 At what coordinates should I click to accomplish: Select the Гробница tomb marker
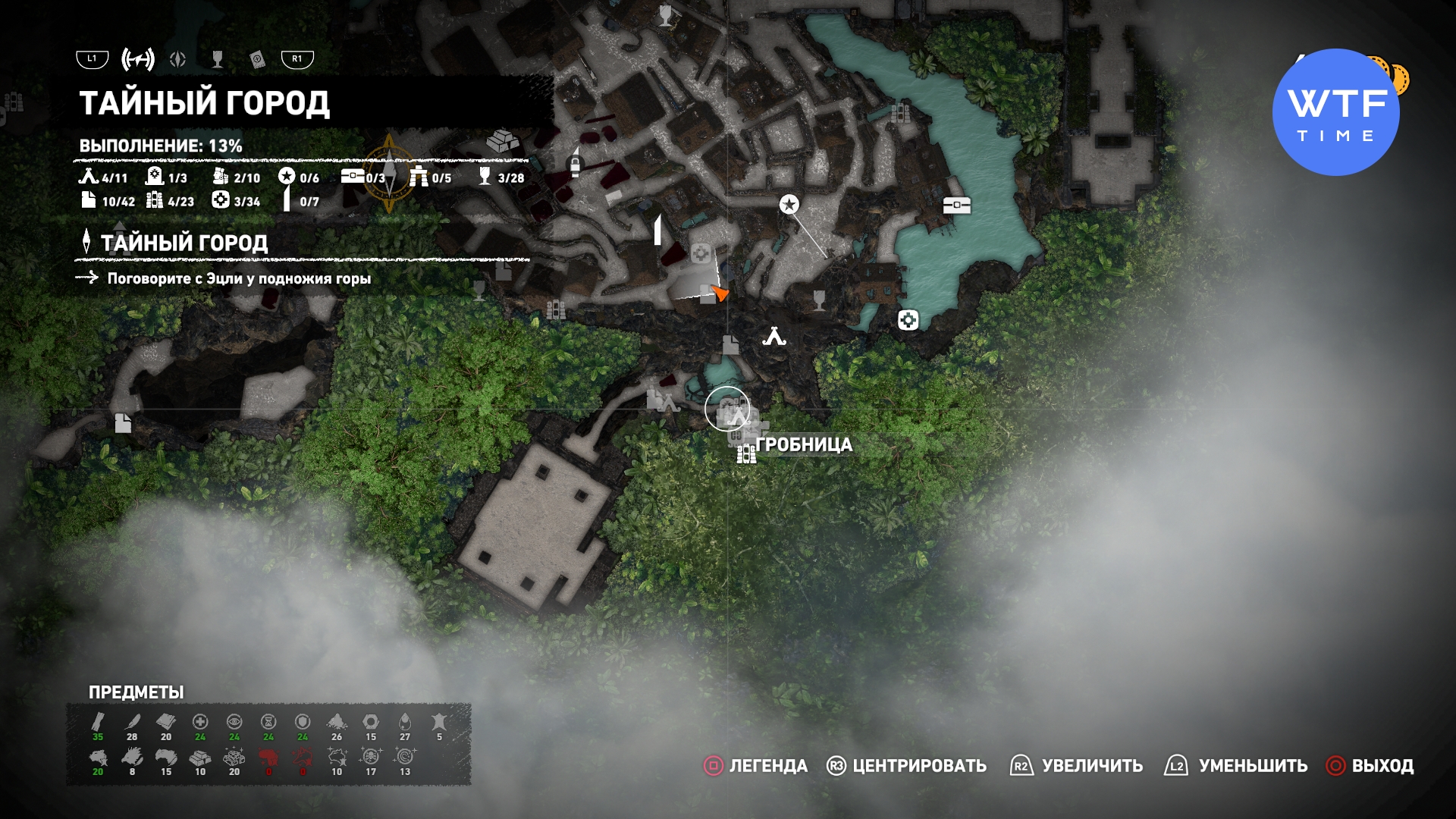(728, 409)
